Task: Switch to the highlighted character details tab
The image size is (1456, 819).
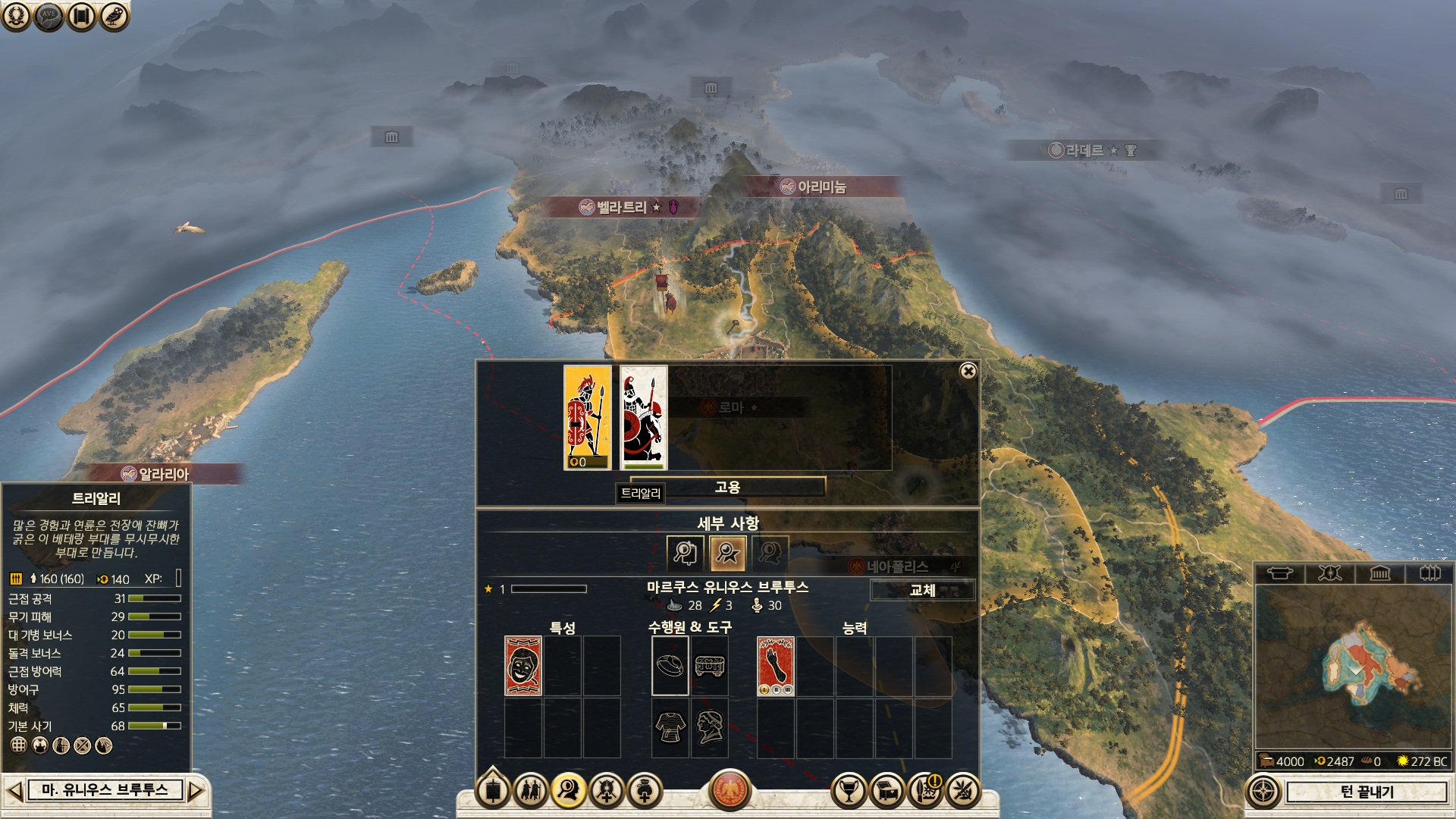Action: [727, 553]
